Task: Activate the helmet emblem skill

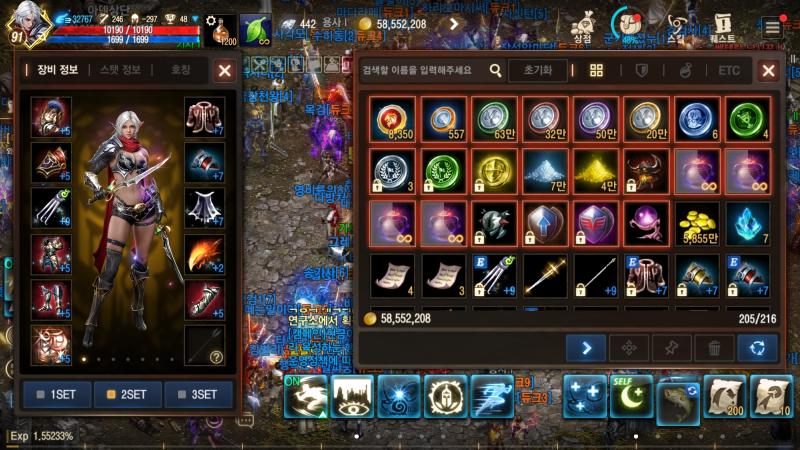Action: [445, 396]
